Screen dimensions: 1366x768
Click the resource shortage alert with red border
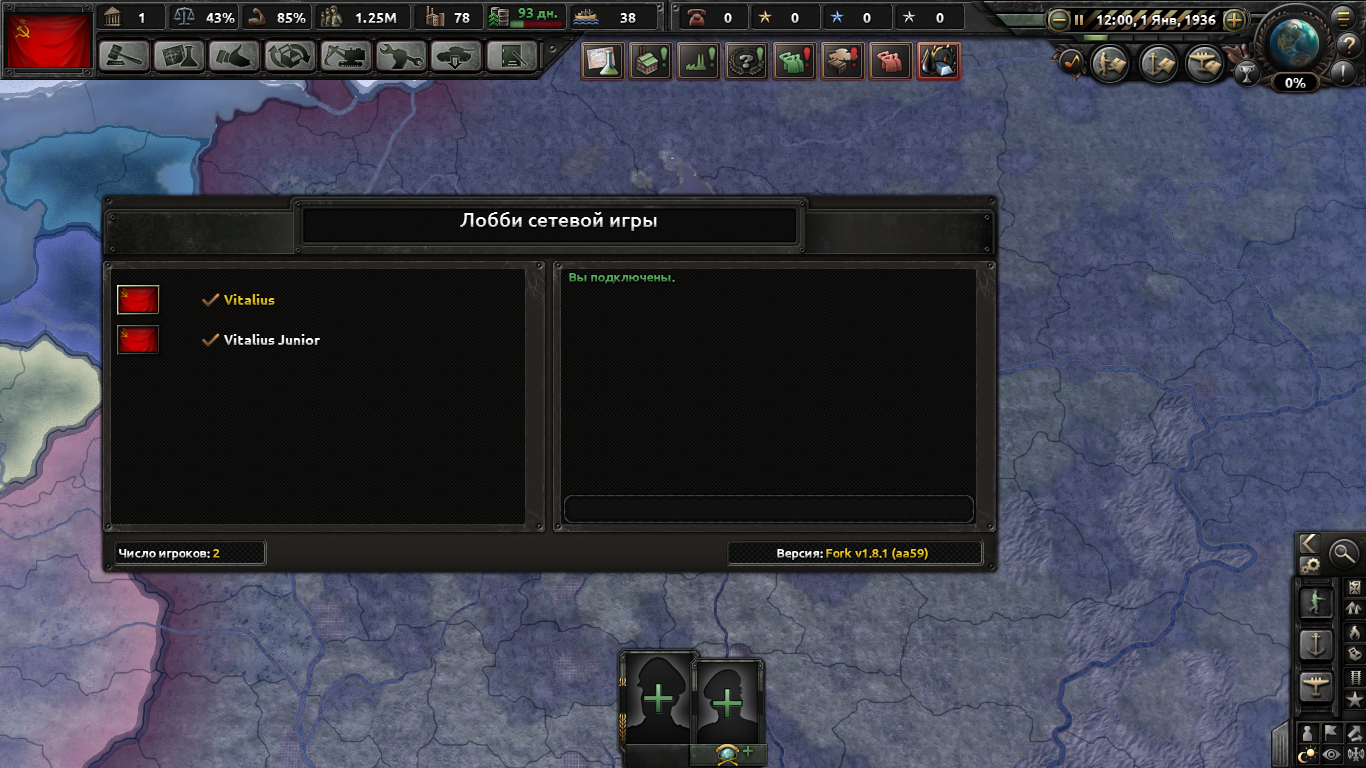pyautogui.click(x=938, y=62)
